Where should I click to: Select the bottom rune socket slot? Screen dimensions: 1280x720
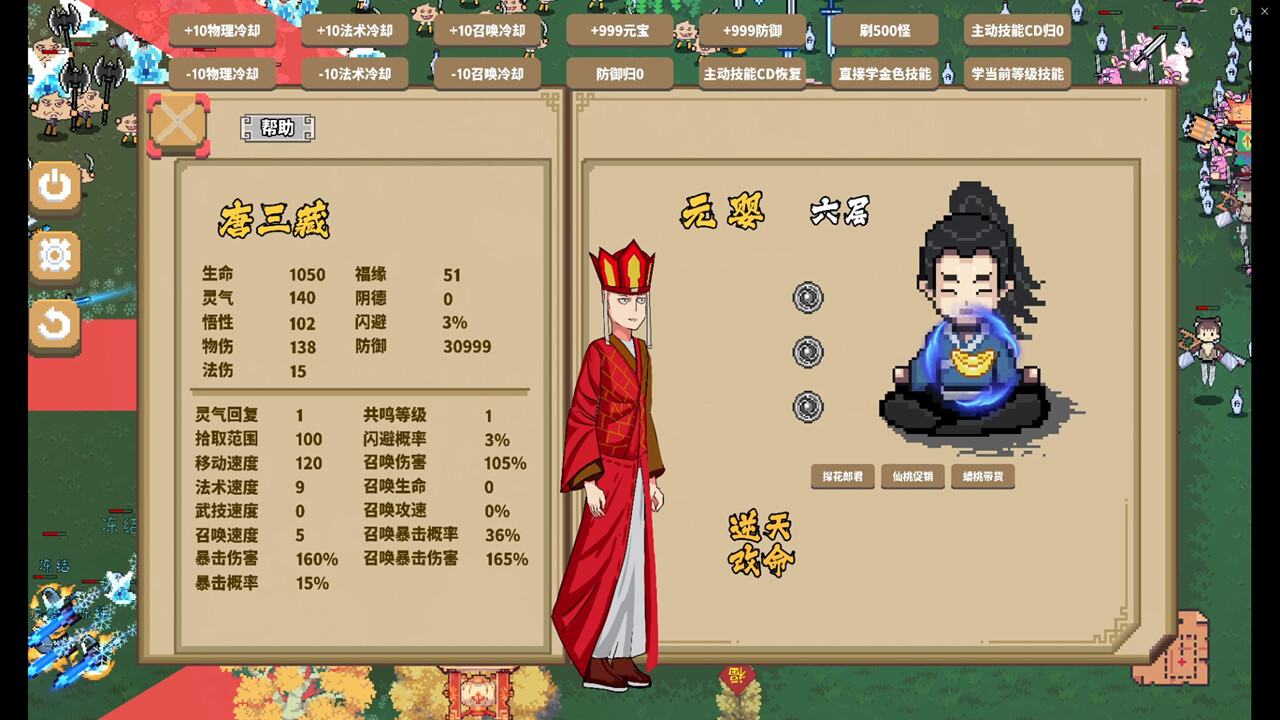806,408
